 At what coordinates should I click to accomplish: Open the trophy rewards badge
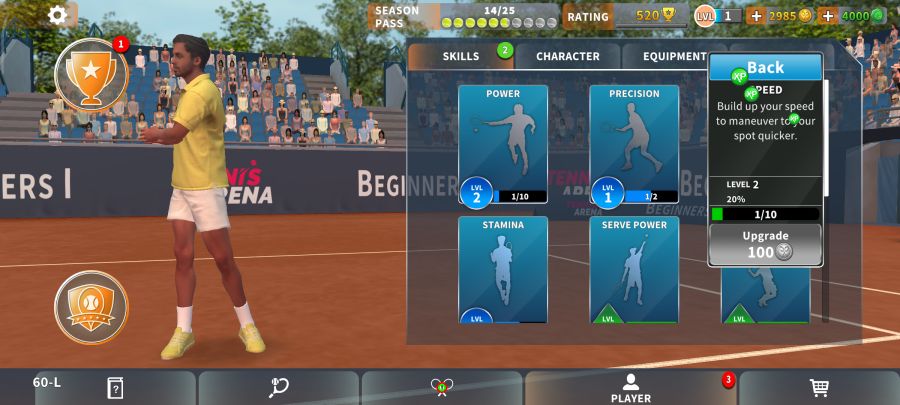(x=90, y=75)
